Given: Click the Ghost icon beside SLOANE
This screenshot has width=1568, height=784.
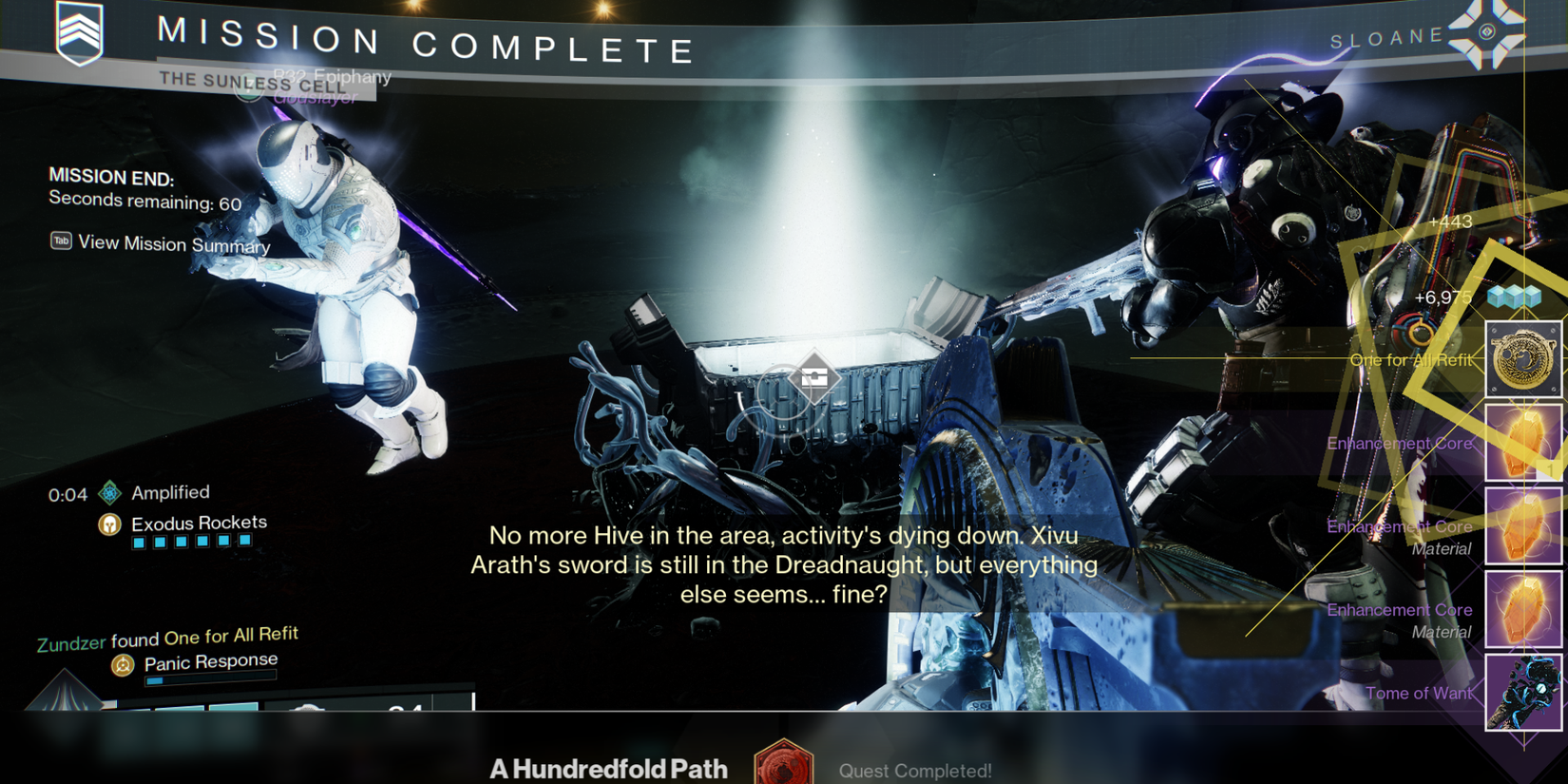Looking at the screenshot, I should [1488, 34].
